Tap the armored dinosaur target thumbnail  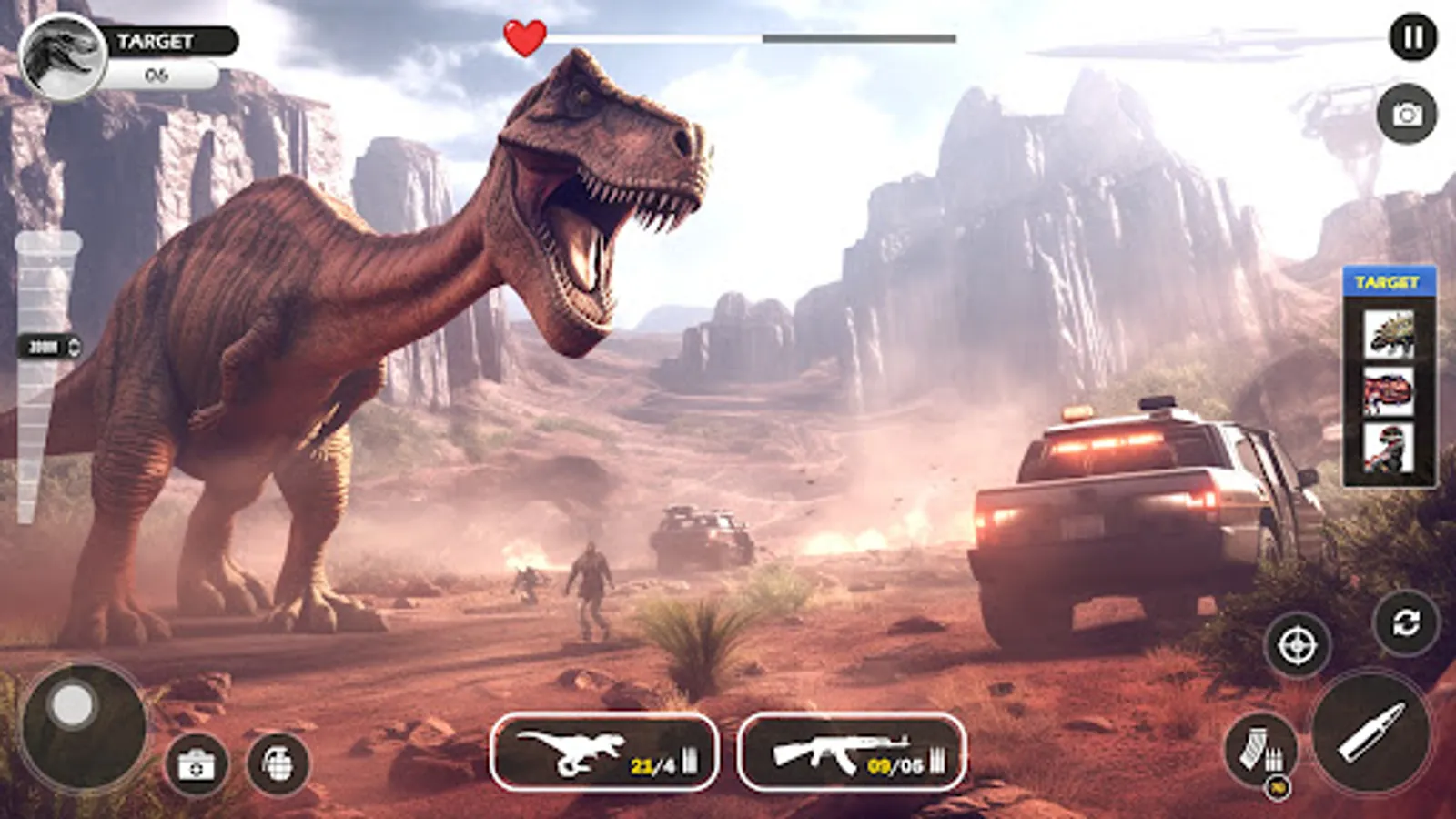tap(1390, 333)
